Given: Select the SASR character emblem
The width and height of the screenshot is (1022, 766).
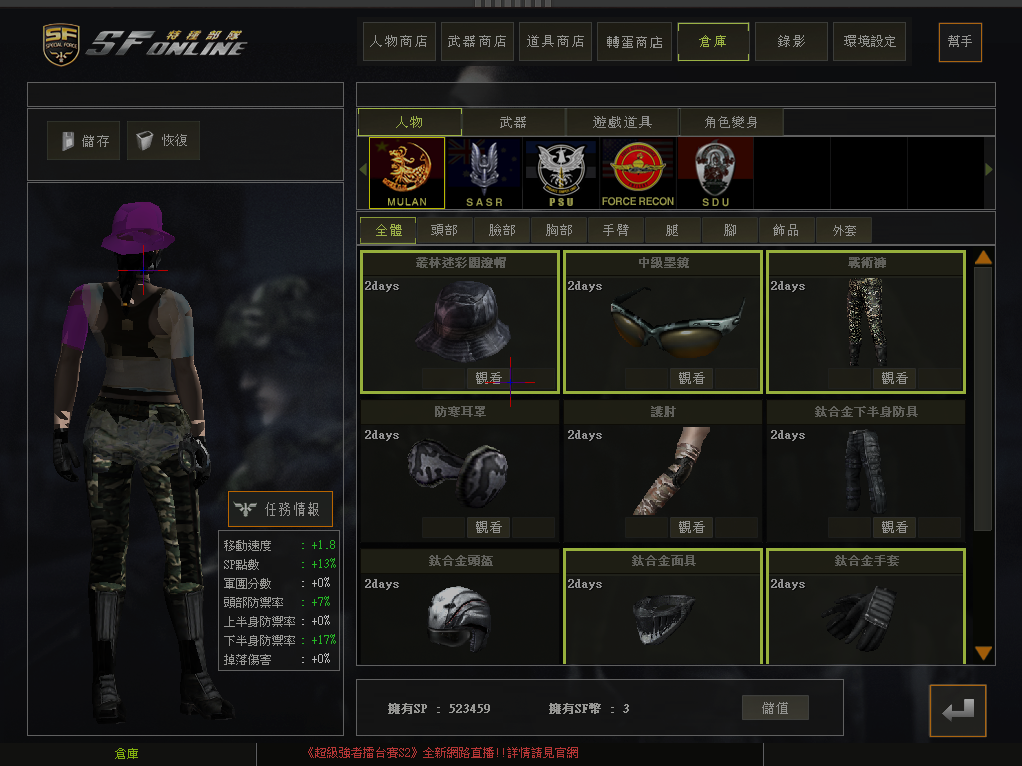Looking at the screenshot, I should tap(484, 172).
